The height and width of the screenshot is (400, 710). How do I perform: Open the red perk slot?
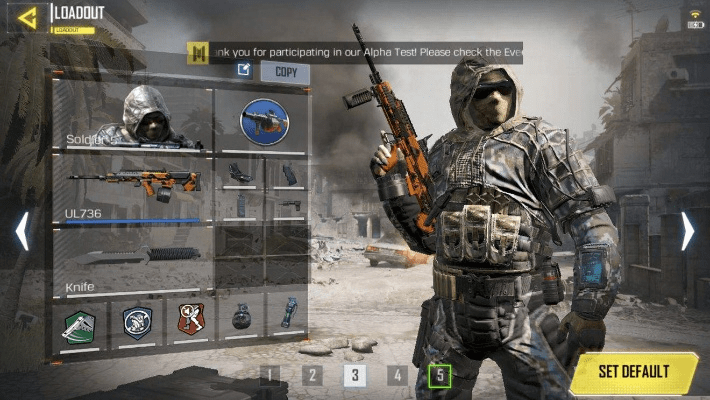190,320
